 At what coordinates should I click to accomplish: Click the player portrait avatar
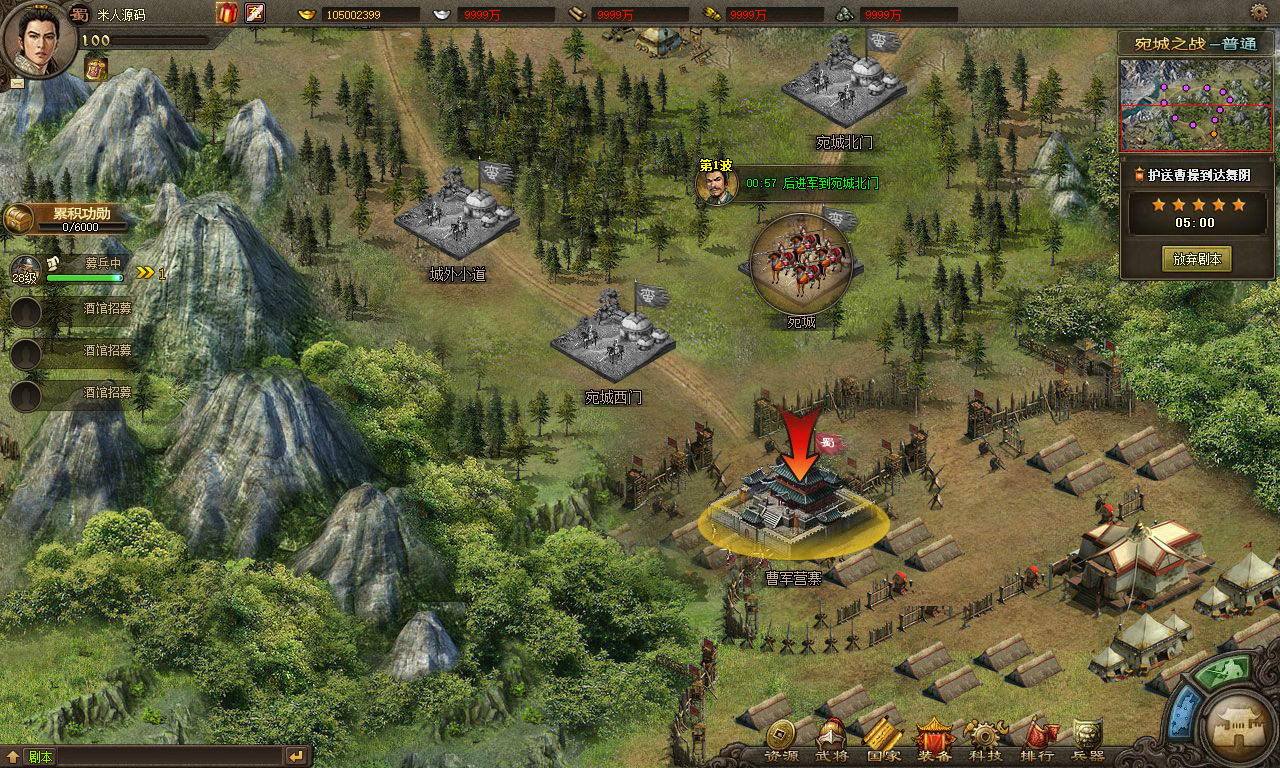click(38, 40)
